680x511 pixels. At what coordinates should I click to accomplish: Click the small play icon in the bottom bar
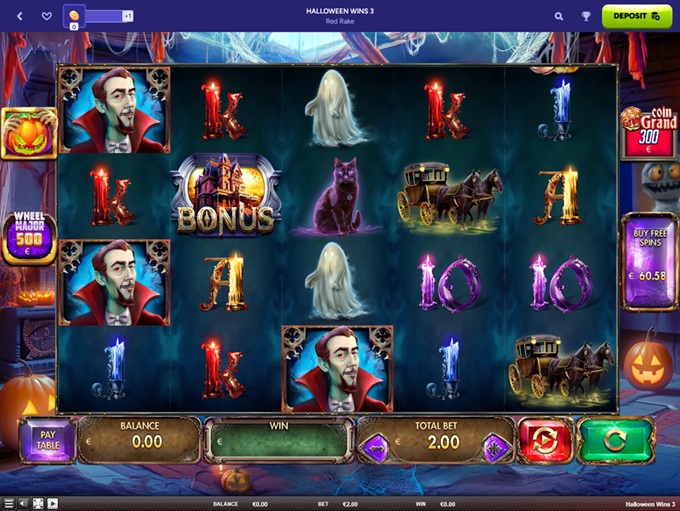[x=52, y=503]
